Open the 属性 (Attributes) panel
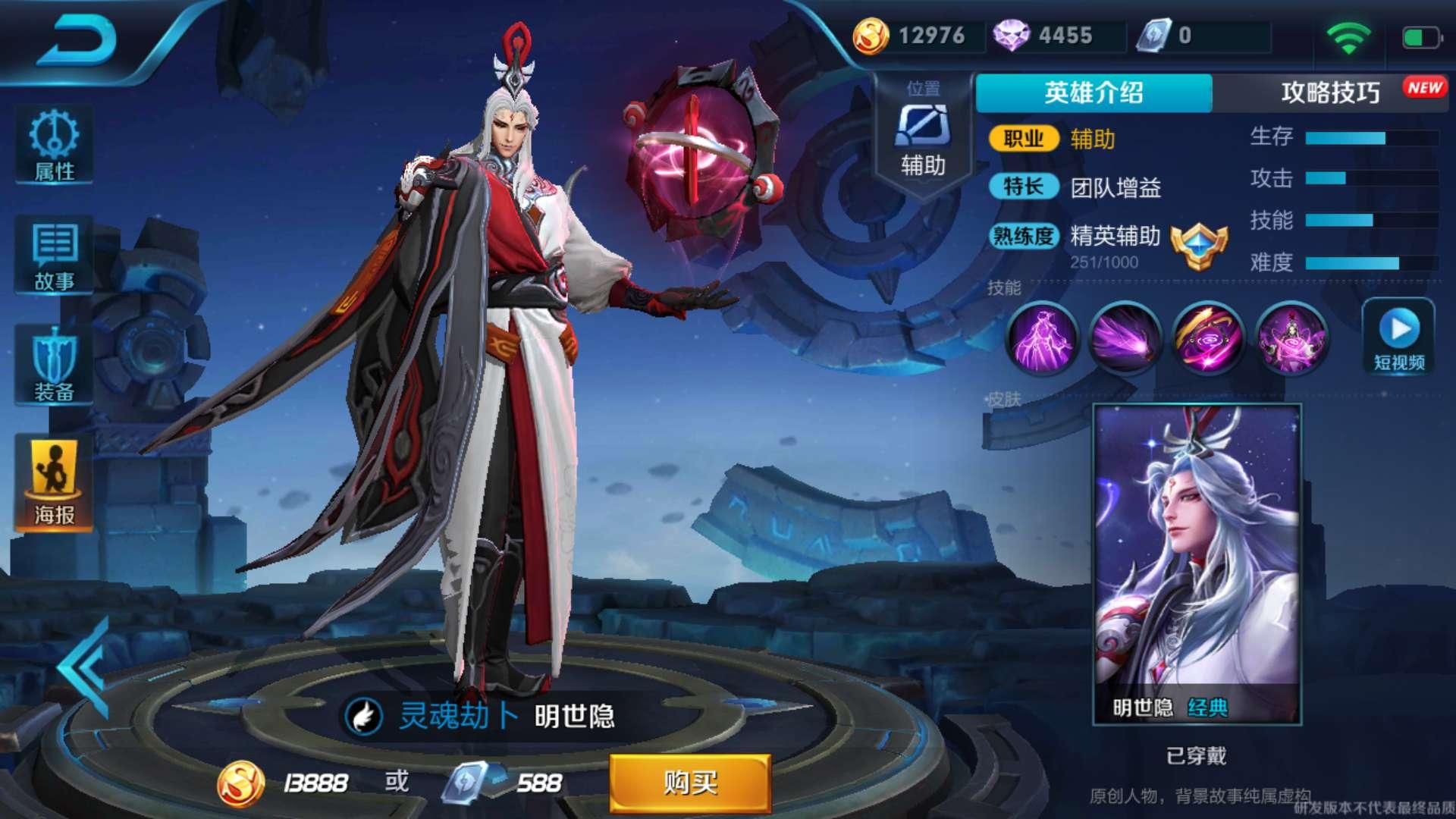 [x=53, y=144]
